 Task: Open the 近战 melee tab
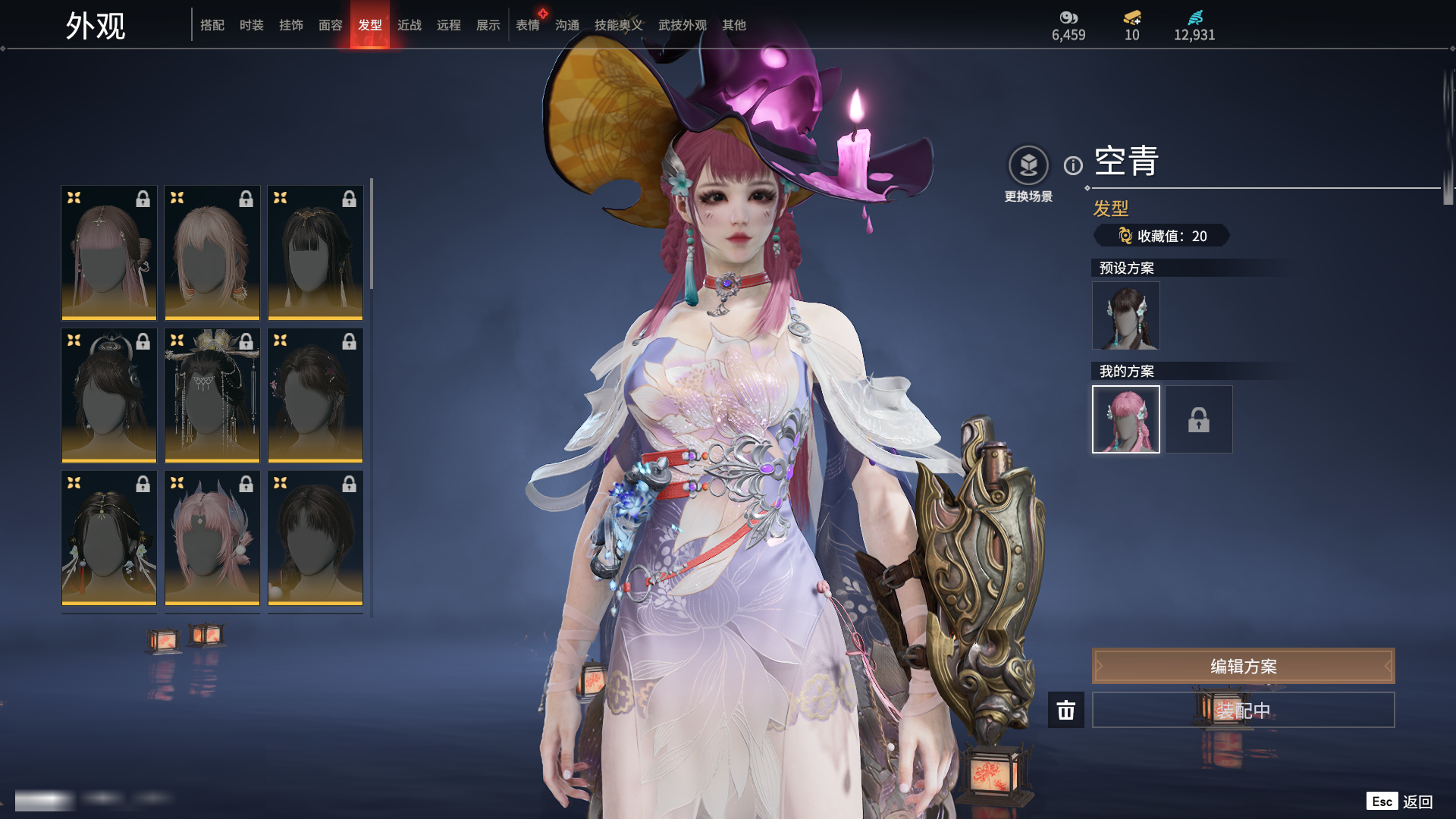pyautogui.click(x=409, y=25)
